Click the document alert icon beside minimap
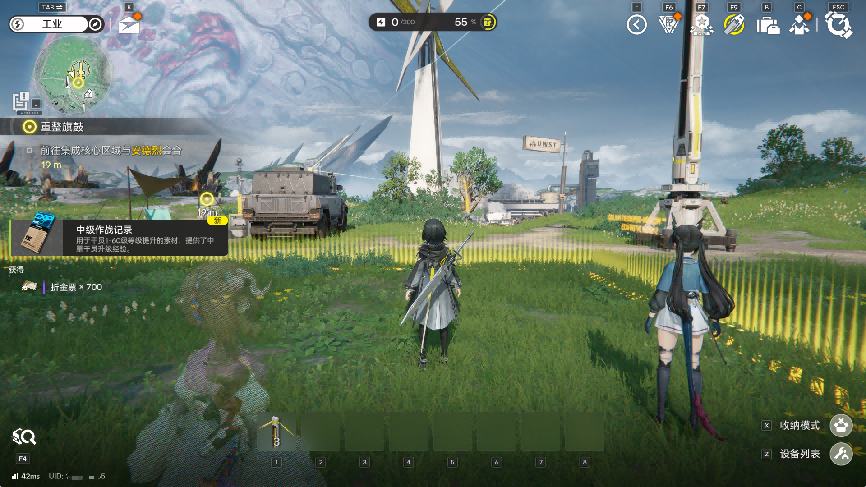Screen dimensions: 866x487 click(x=21, y=101)
